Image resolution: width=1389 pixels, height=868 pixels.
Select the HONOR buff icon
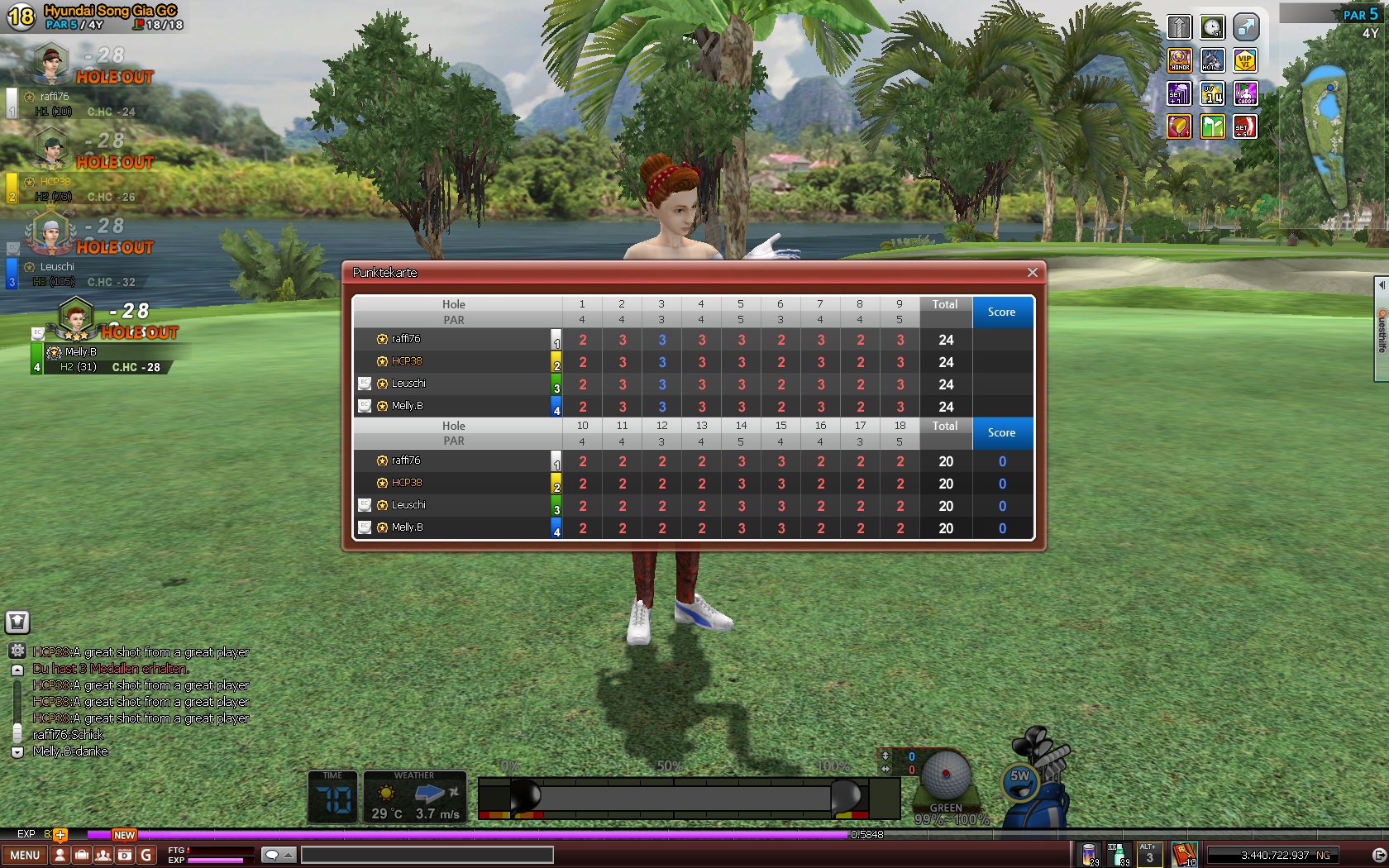pyautogui.click(x=1179, y=60)
